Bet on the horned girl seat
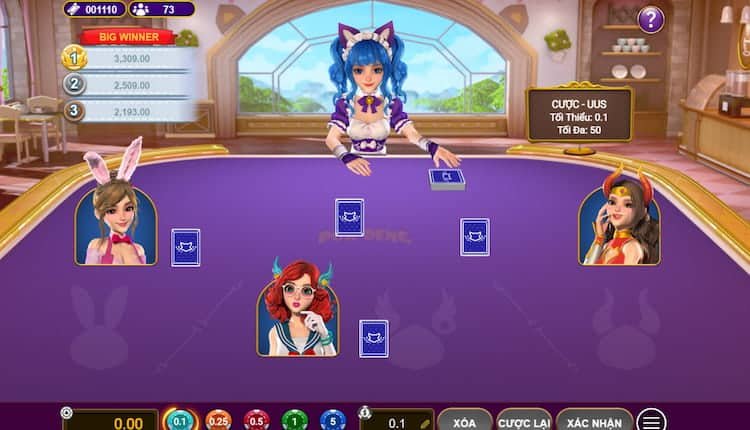This screenshot has height=430, width=750. (619, 224)
